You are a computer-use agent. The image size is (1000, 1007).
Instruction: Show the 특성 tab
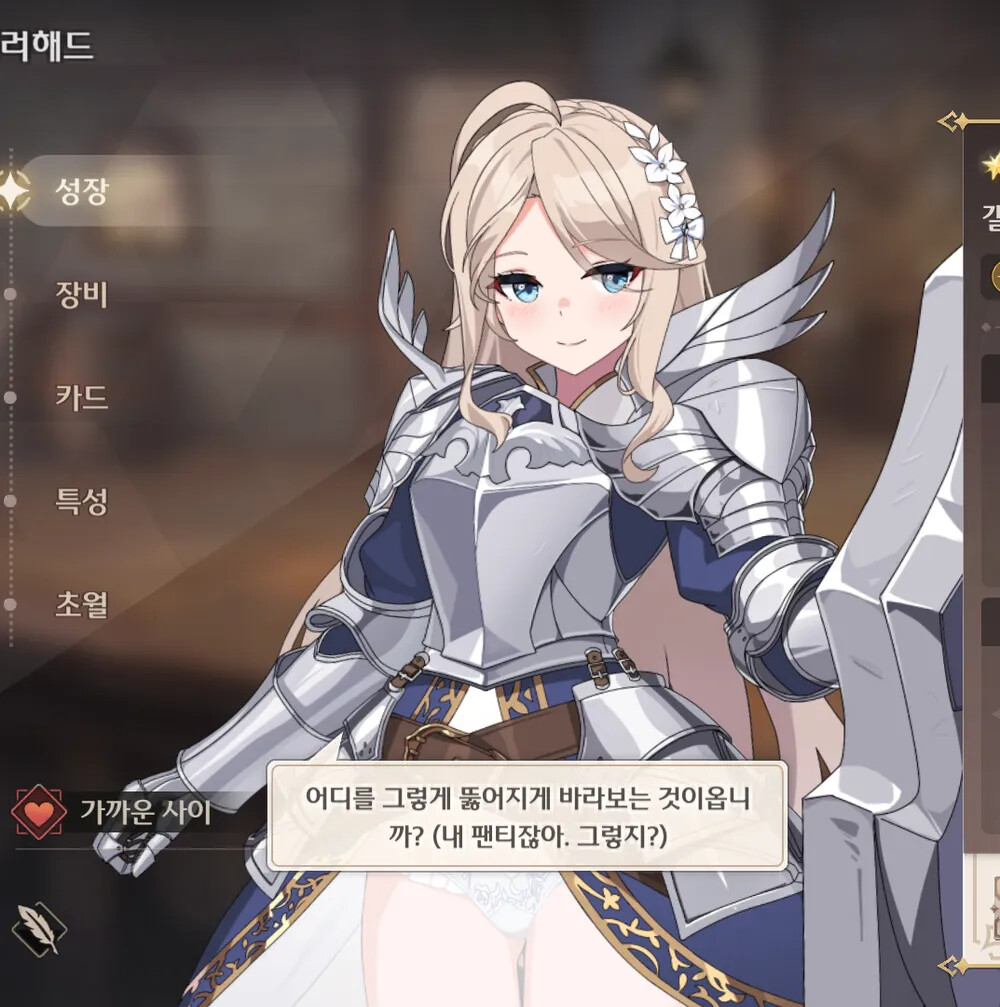click(82, 501)
